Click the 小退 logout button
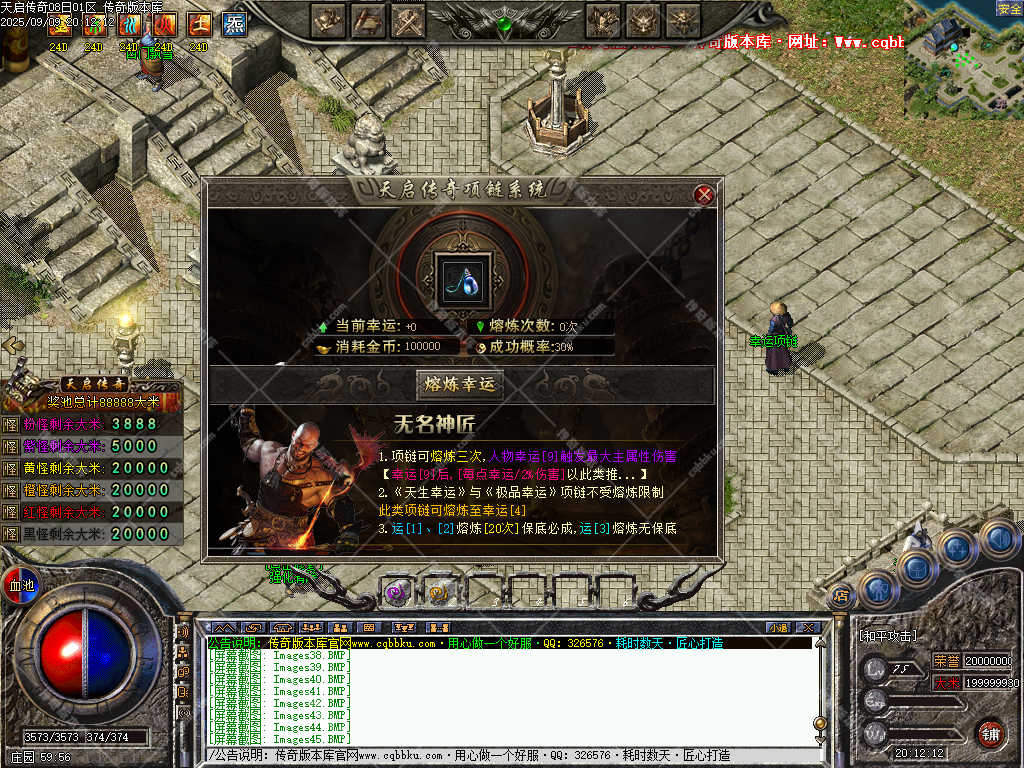Viewport: 1024px width, 768px height. click(777, 627)
